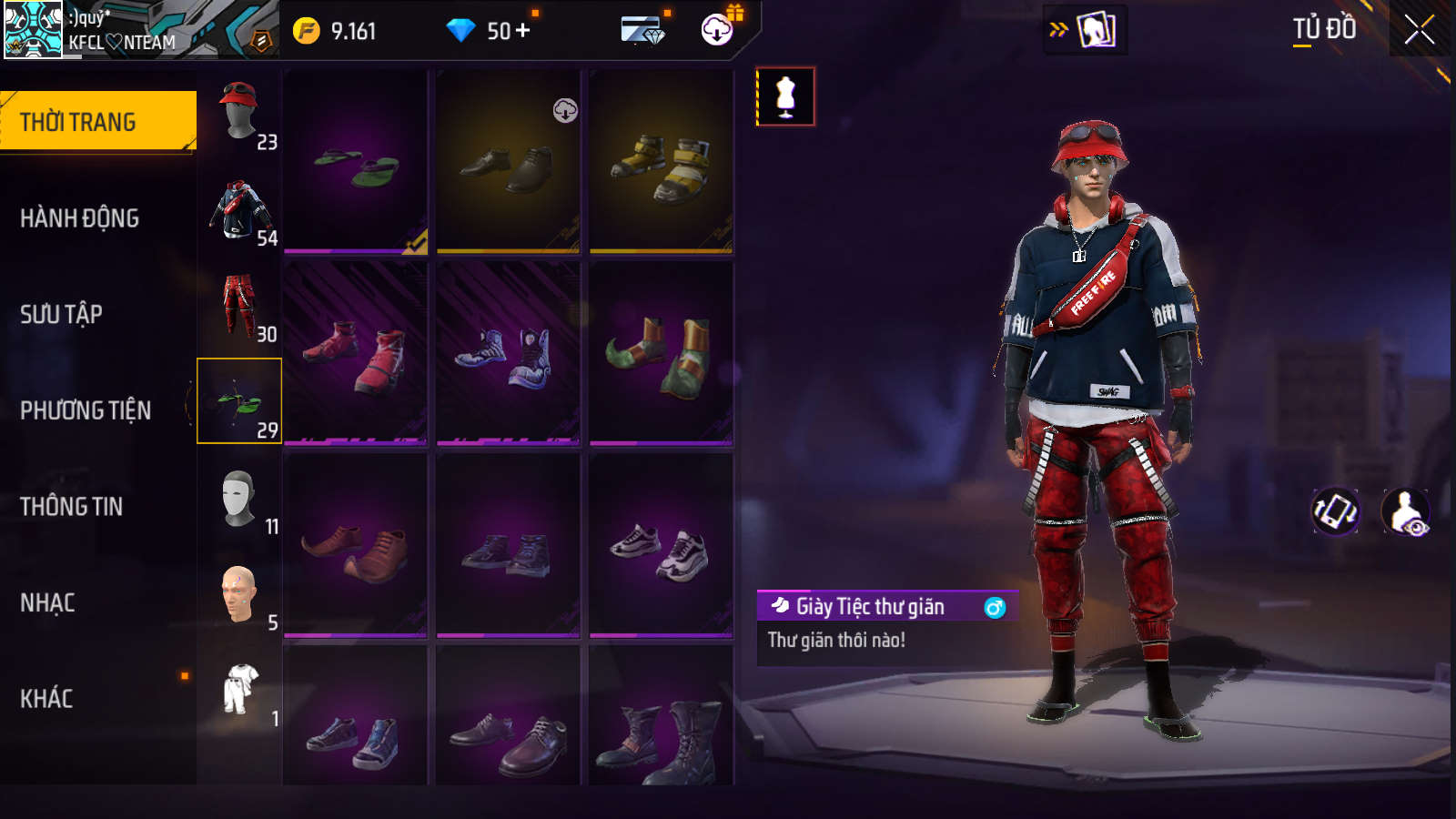This screenshot has width=1456, height=819.
Task: Click the mannequin preview icon
Action: pyautogui.click(x=785, y=96)
